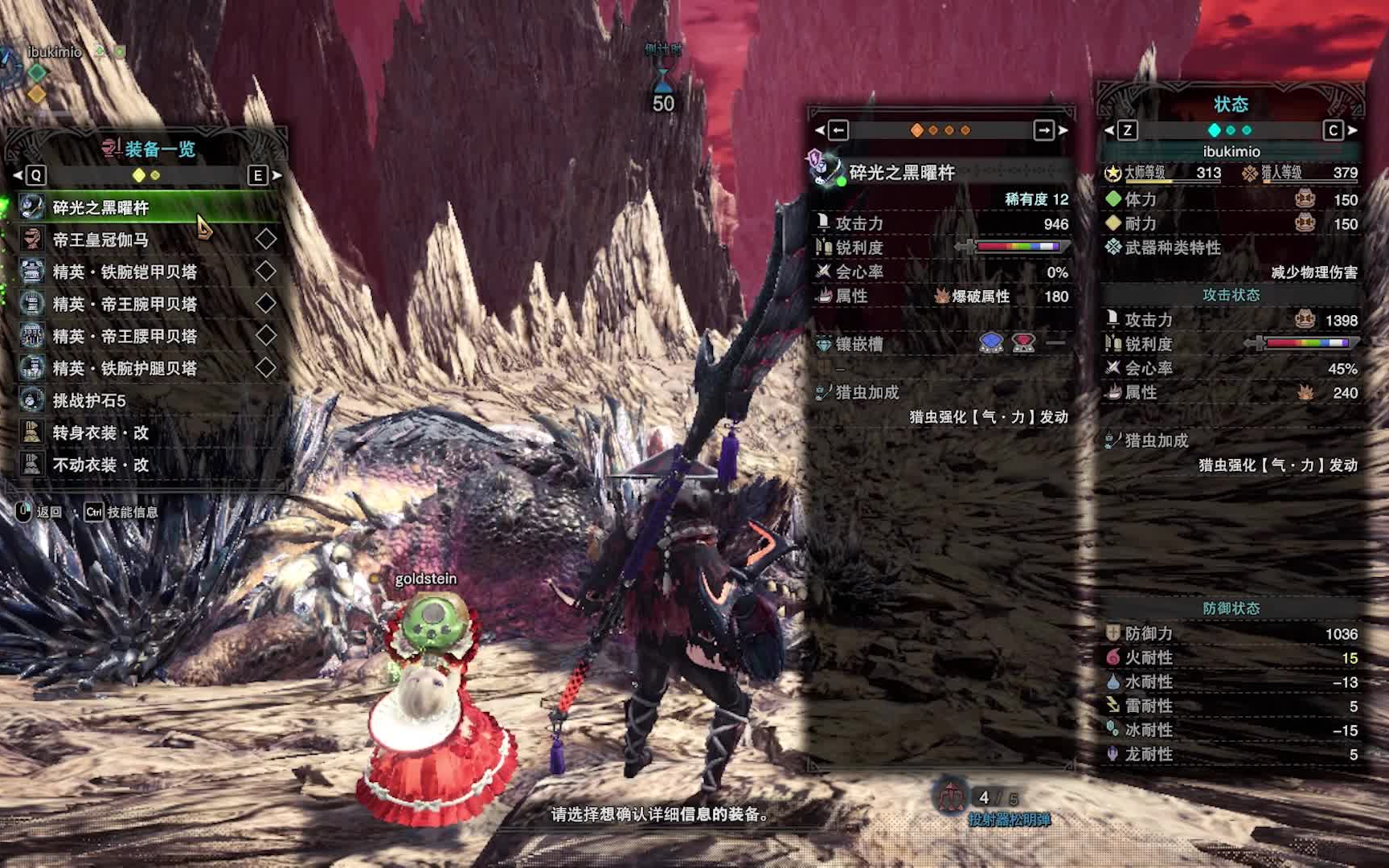Image resolution: width=1389 pixels, height=868 pixels.
Task: Click the red decoration jewel slot
Action: tap(1023, 343)
